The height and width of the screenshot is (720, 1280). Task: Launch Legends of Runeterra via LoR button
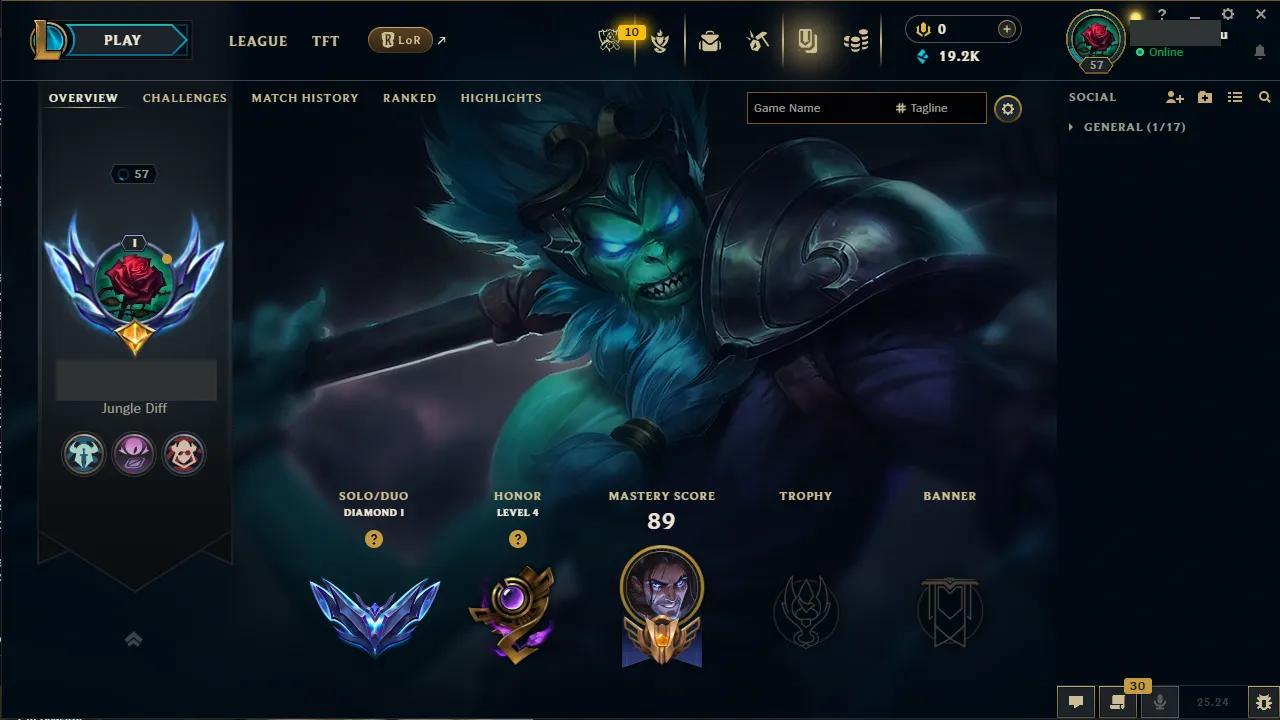pos(400,40)
